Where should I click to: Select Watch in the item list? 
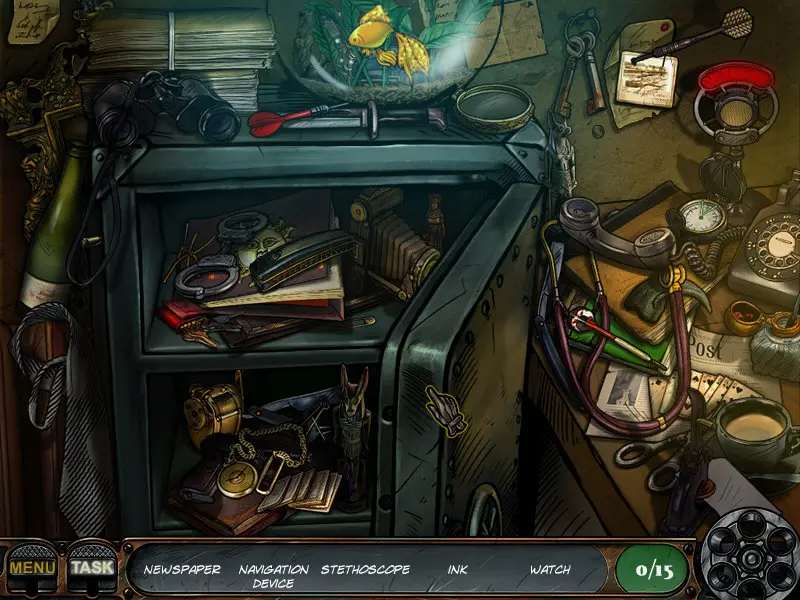[550, 569]
